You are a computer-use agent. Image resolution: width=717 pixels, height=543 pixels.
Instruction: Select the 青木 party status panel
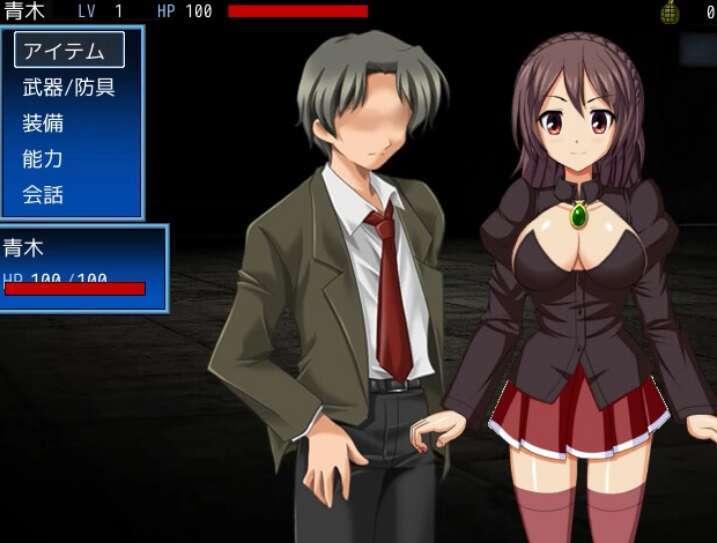(x=82, y=268)
